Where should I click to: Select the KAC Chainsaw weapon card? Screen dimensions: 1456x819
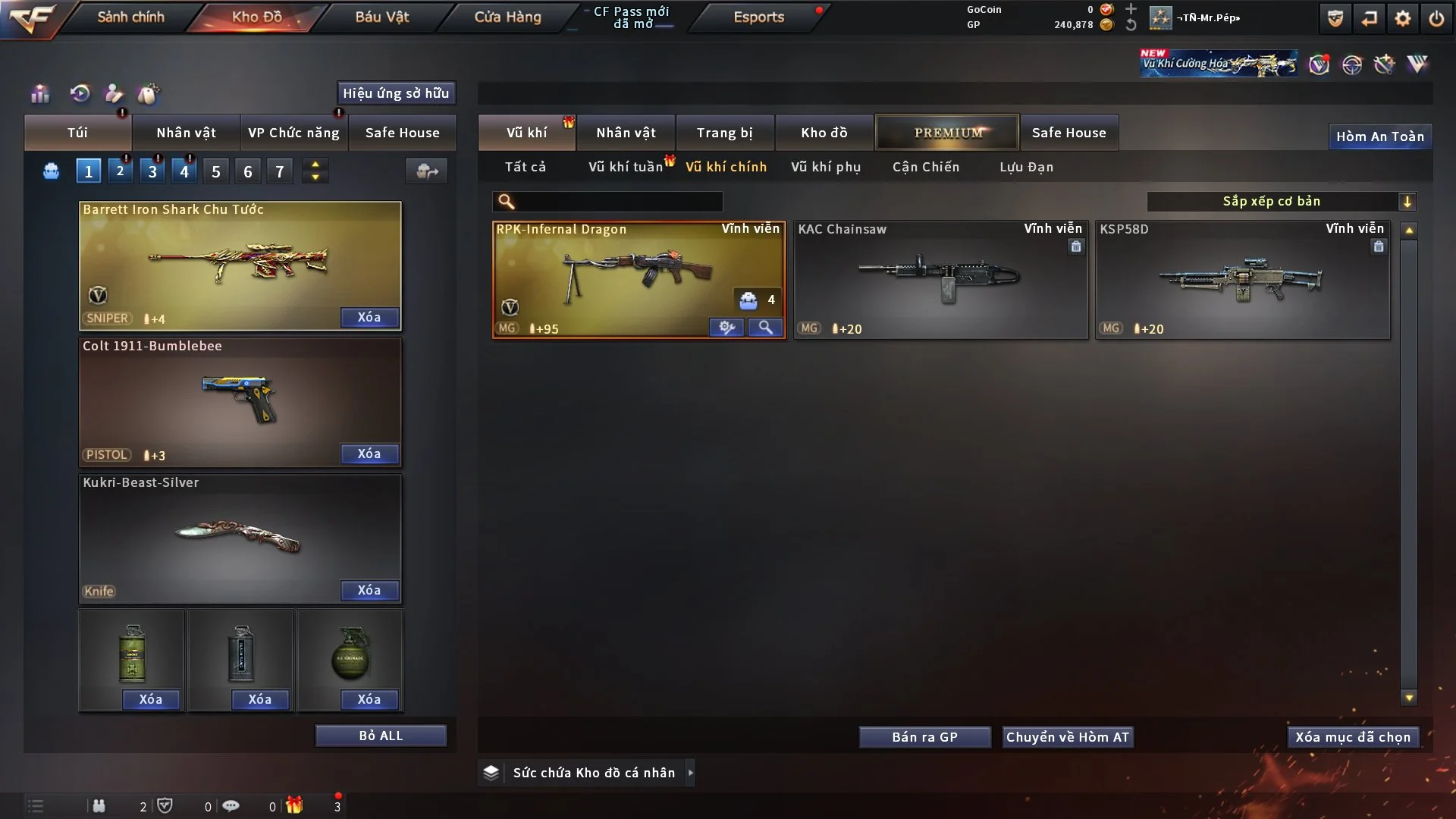tap(940, 279)
